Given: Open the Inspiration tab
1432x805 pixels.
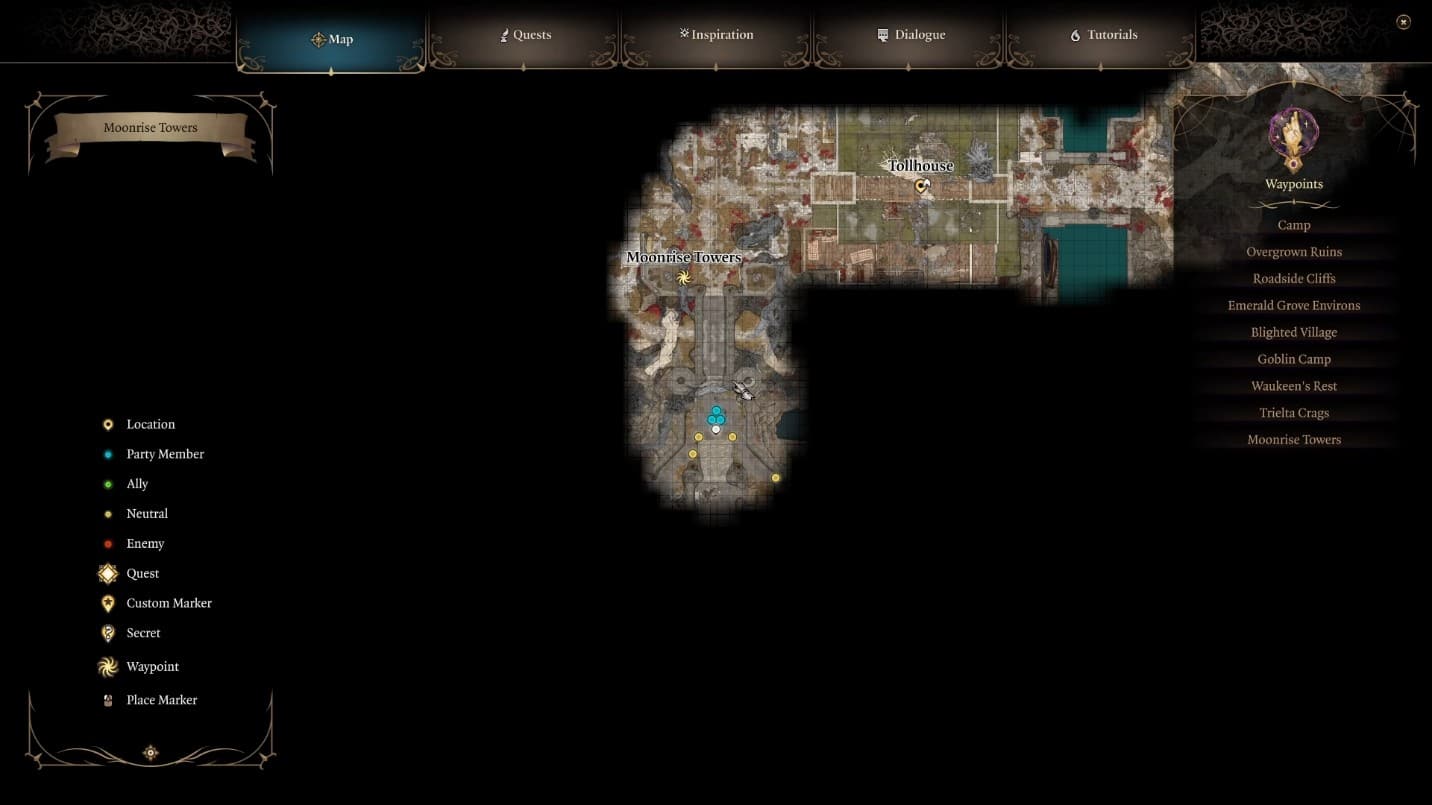Looking at the screenshot, I should pyautogui.click(x=716, y=34).
